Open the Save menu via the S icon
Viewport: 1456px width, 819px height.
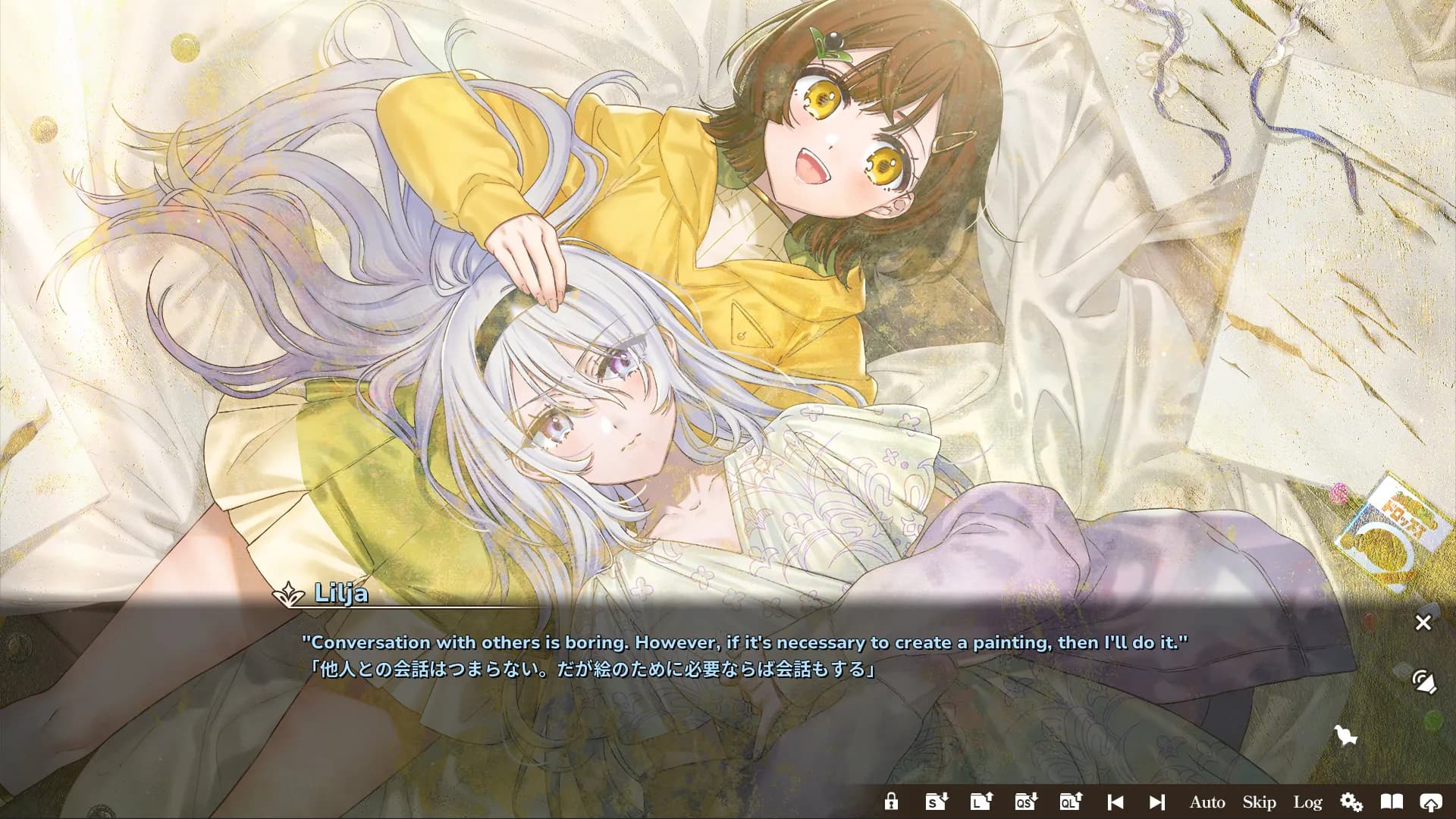(x=936, y=802)
